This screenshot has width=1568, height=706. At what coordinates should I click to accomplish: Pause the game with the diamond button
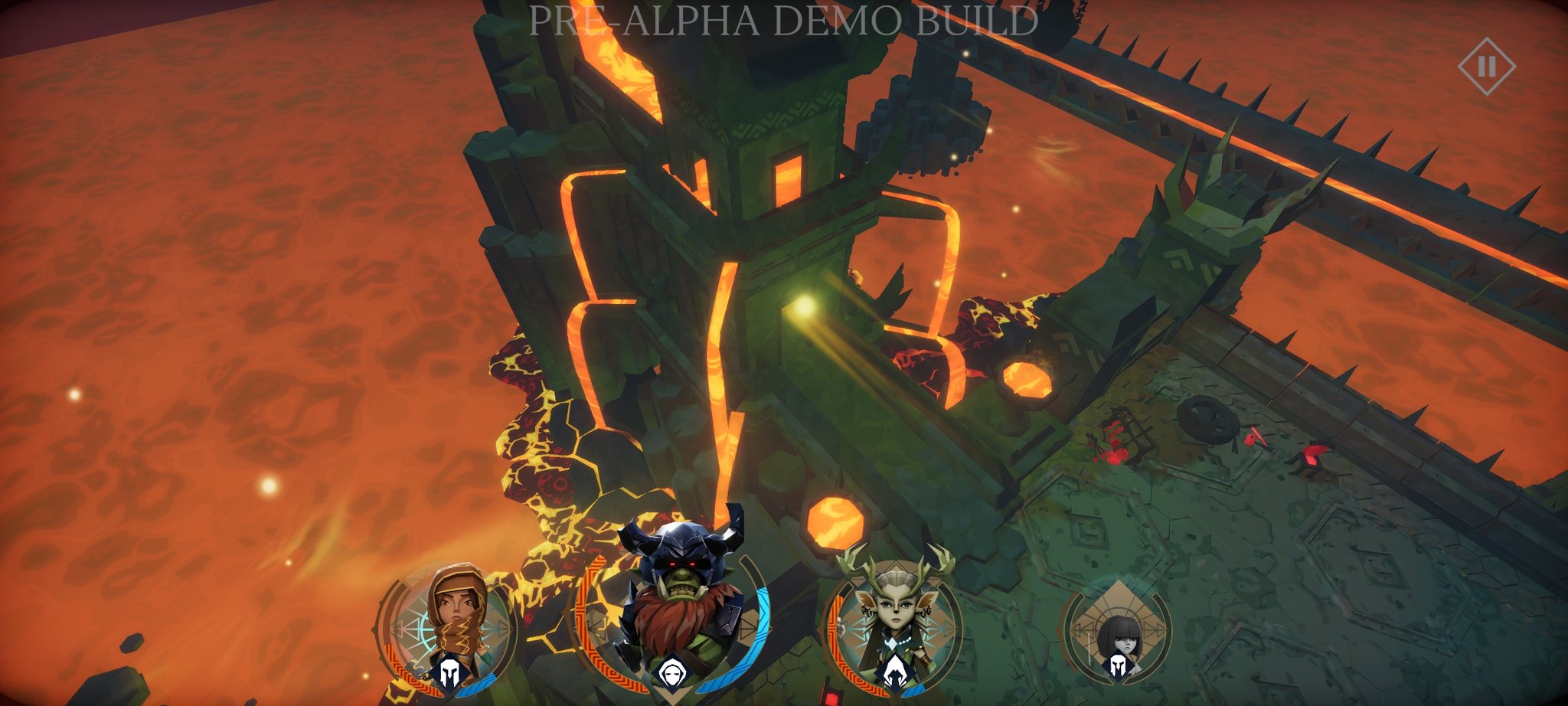[x=1486, y=67]
